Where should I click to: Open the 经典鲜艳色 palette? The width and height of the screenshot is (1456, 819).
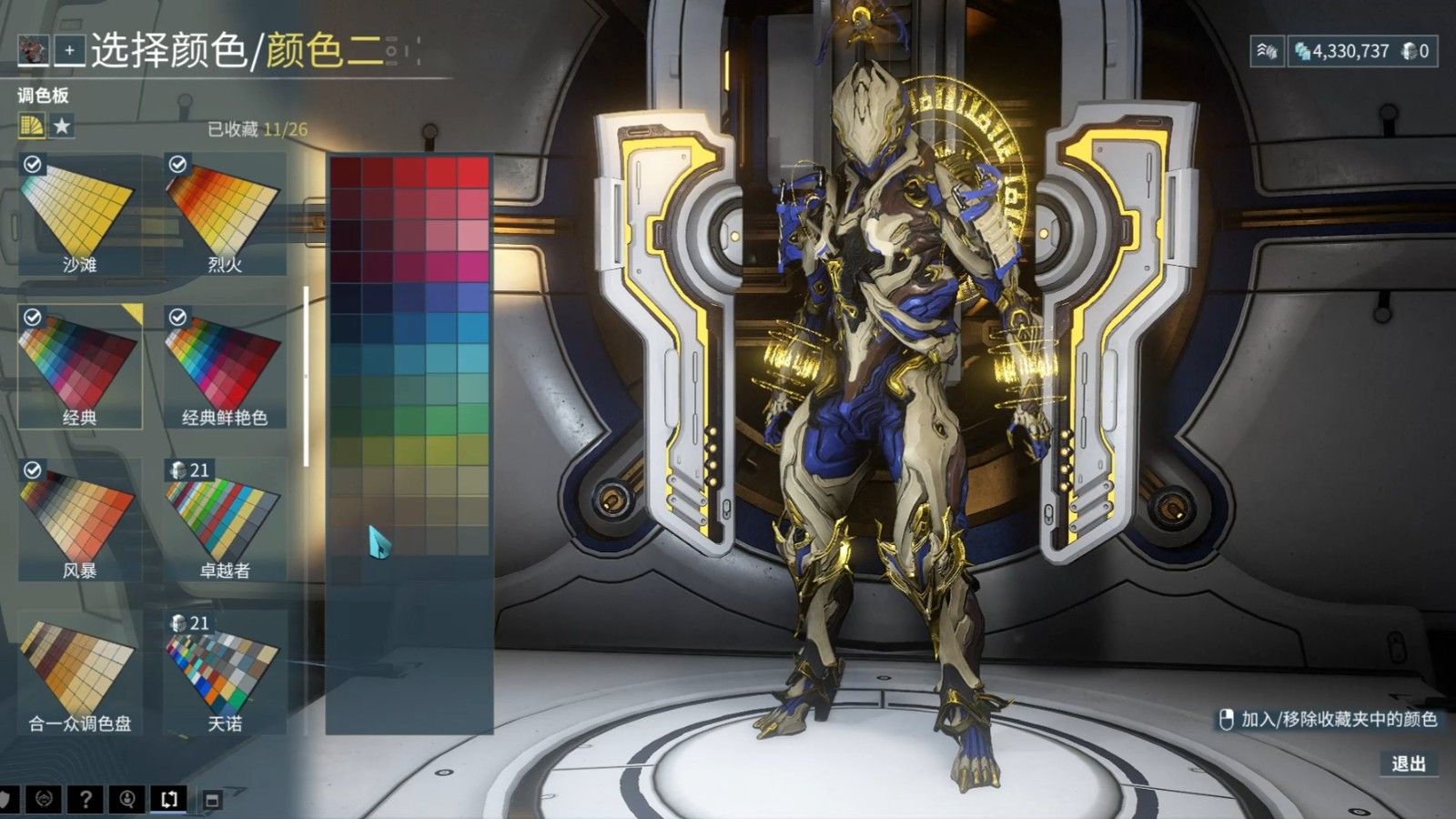tap(224, 367)
